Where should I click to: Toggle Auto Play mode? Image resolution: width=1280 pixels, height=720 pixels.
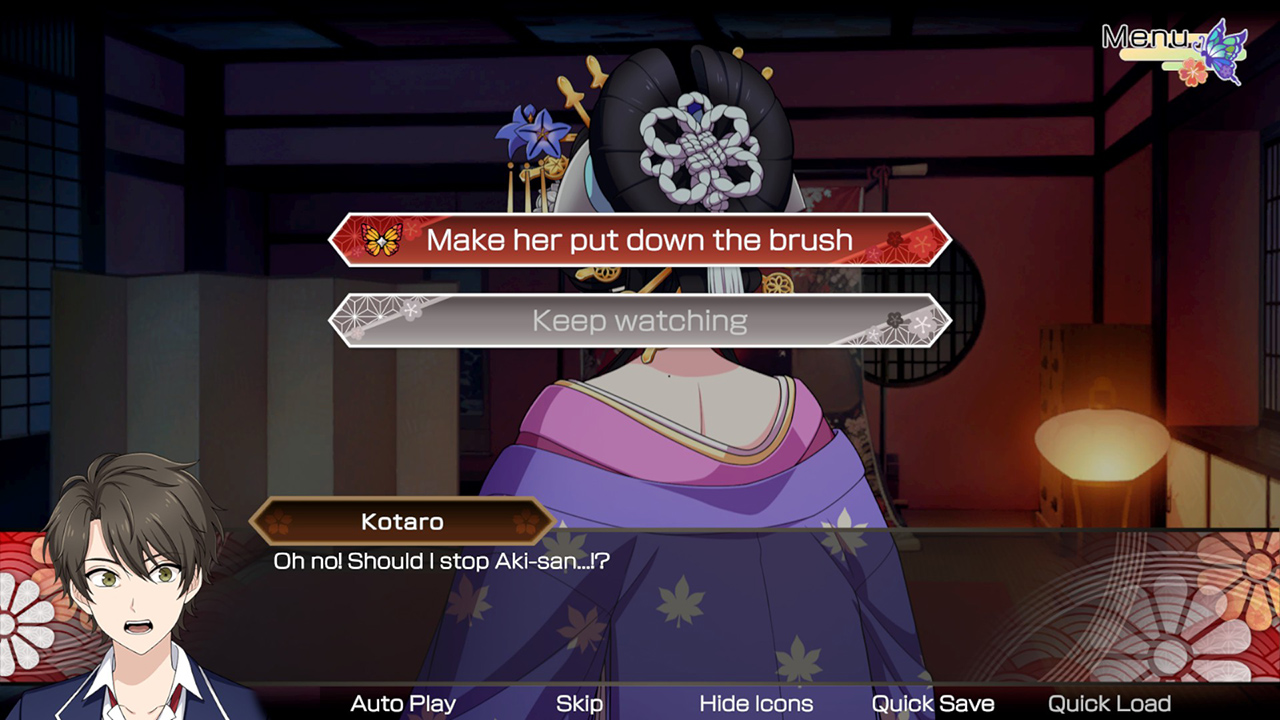coord(401,703)
